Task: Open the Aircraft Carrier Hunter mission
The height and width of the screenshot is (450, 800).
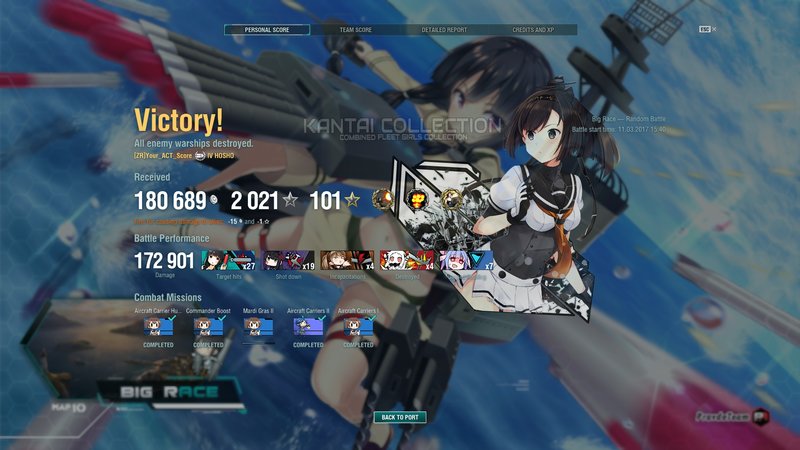Action: click(x=156, y=327)
